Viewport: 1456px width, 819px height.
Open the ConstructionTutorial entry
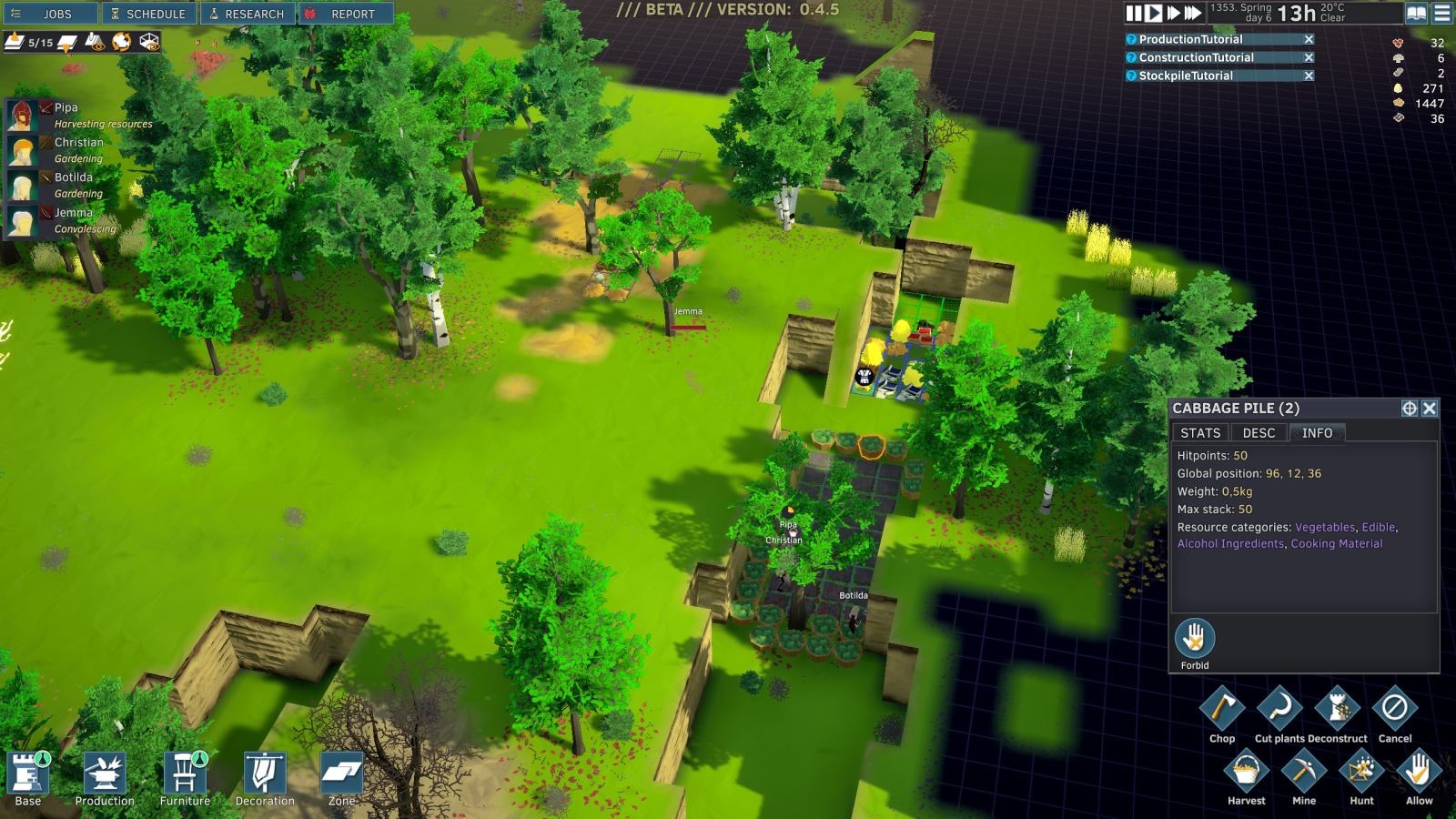pyautogui.click(x=1196, y=57)
